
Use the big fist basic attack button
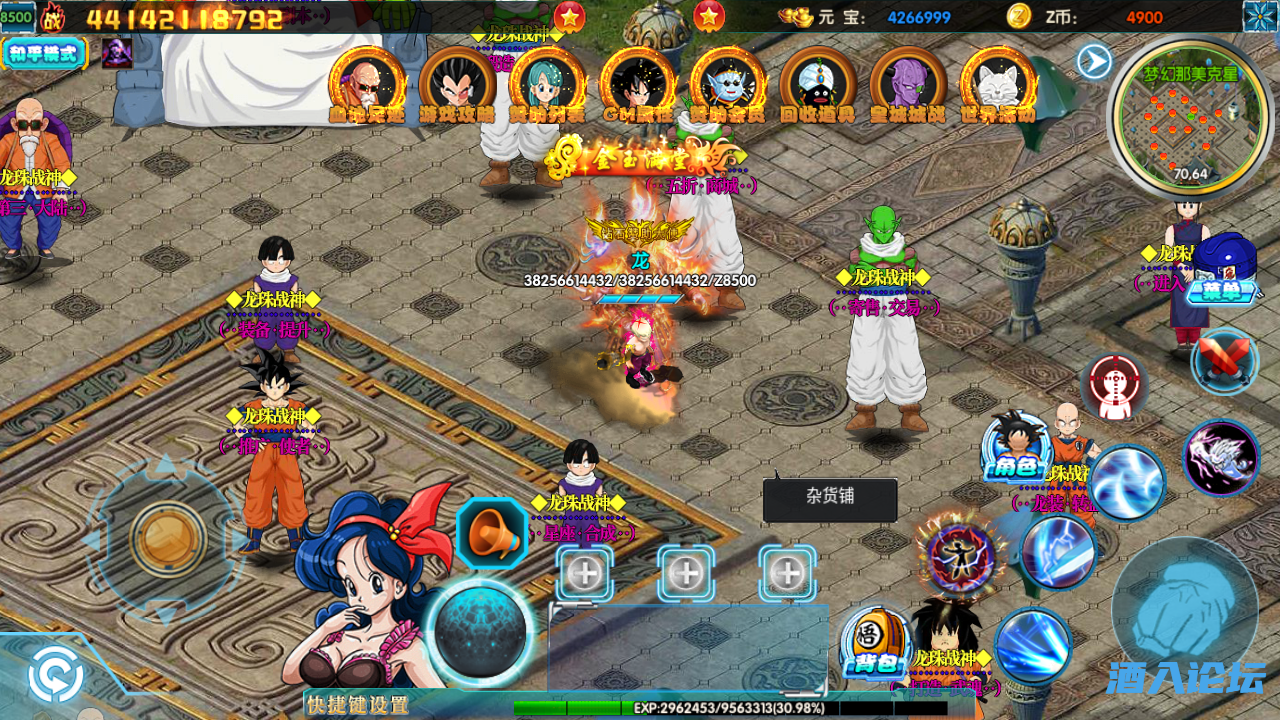(1186, 610)
